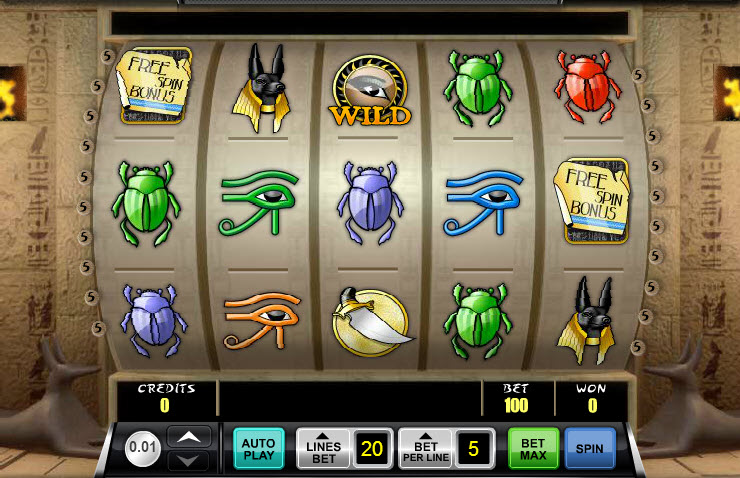Select the 0.01 coin denomination chip

pos(144,448)
